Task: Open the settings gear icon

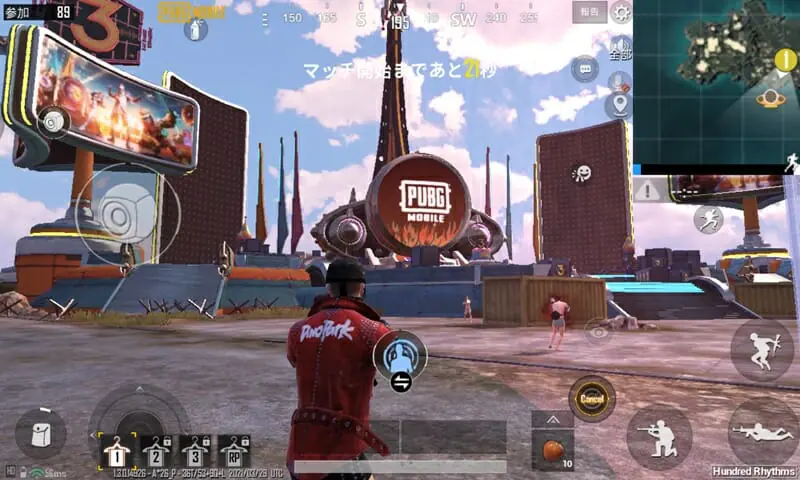Action: pyautogui.click(x=620, y=13)
